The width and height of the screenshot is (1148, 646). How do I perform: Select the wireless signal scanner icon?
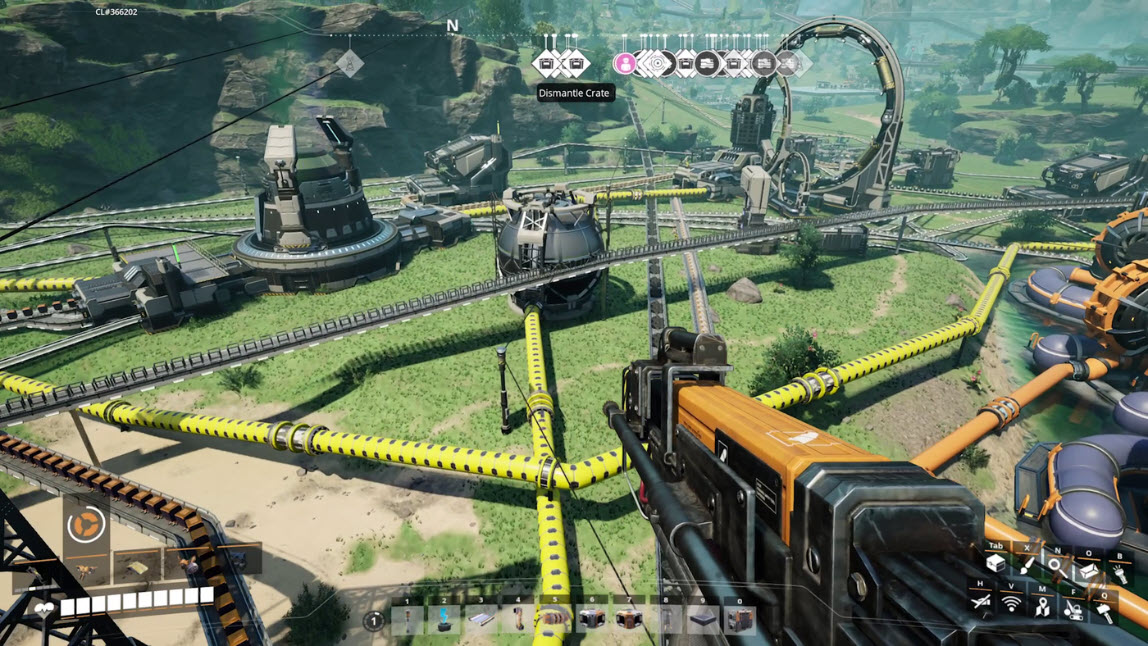(x=1012, y=604)
